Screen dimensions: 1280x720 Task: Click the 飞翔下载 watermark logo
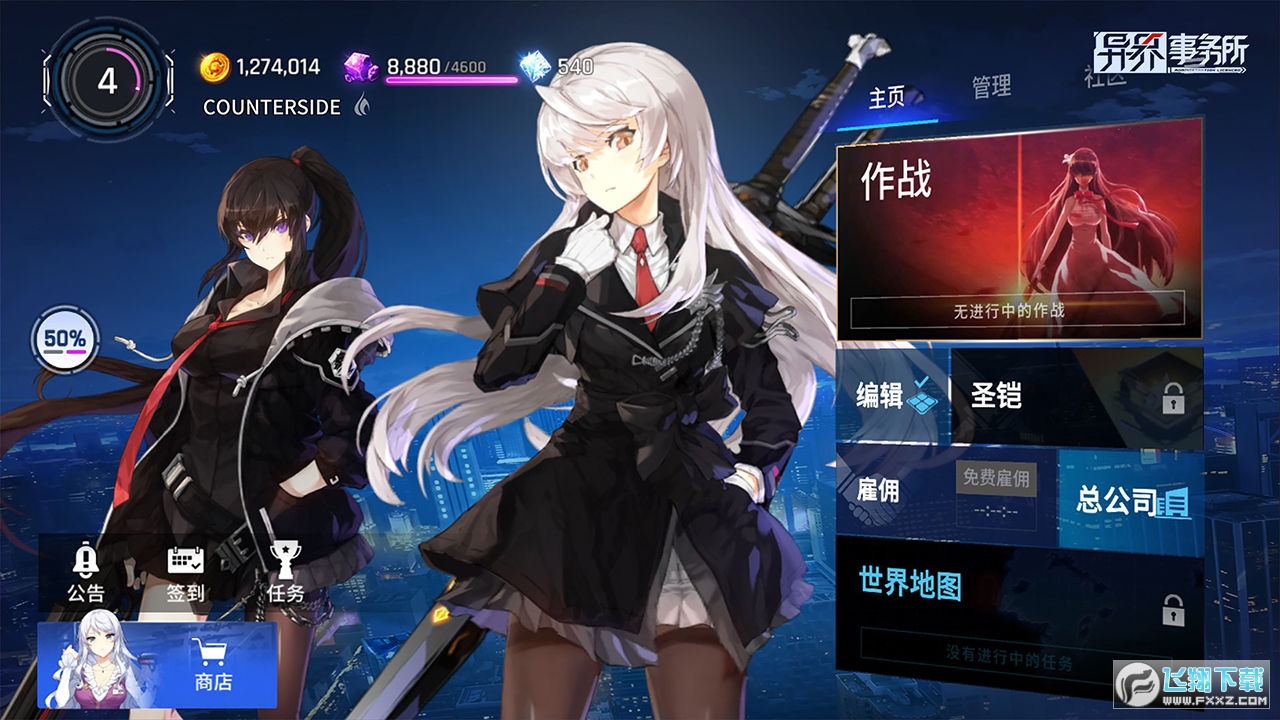[x=1191, y=682]
